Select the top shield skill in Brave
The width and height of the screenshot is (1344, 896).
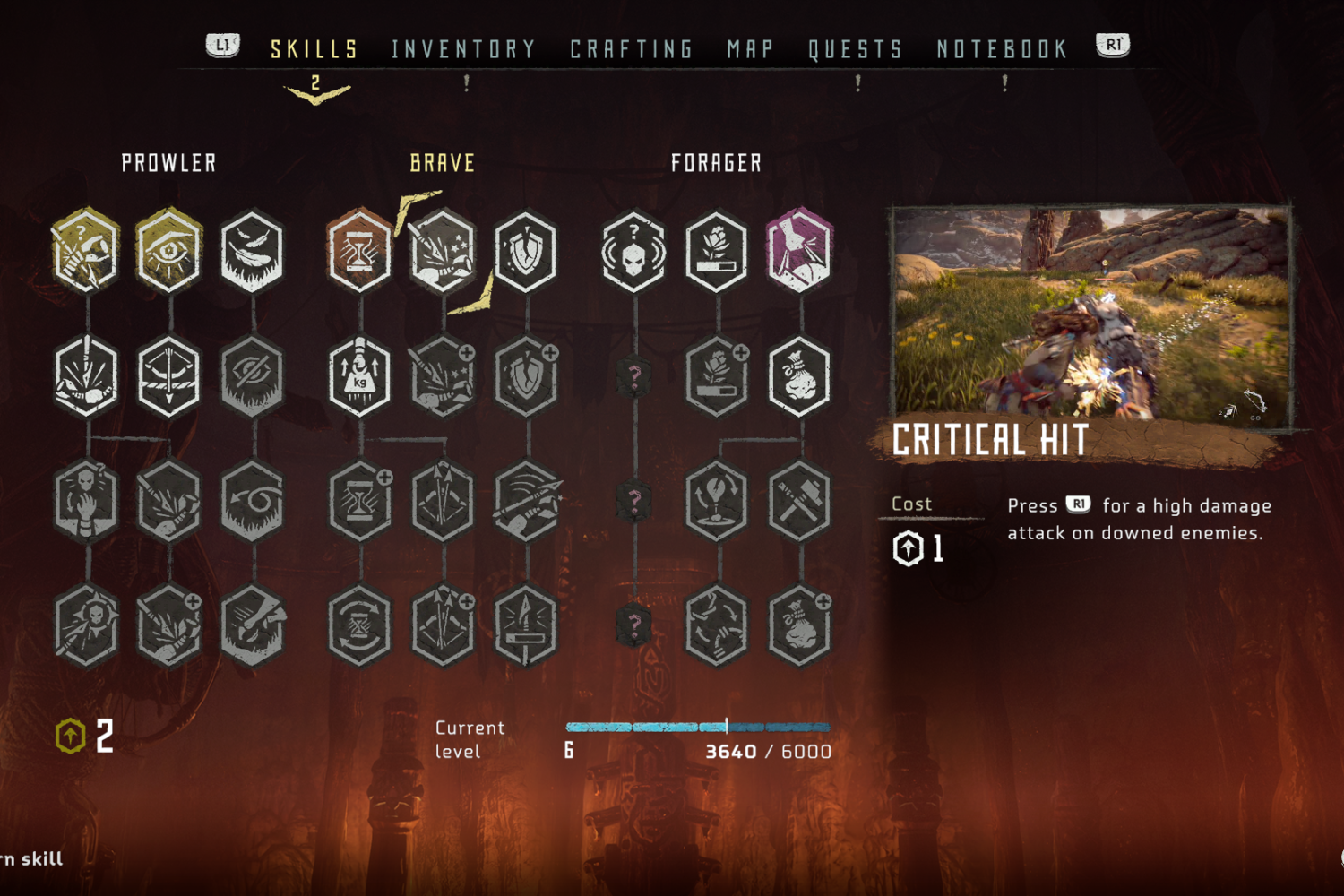[526, 252]
